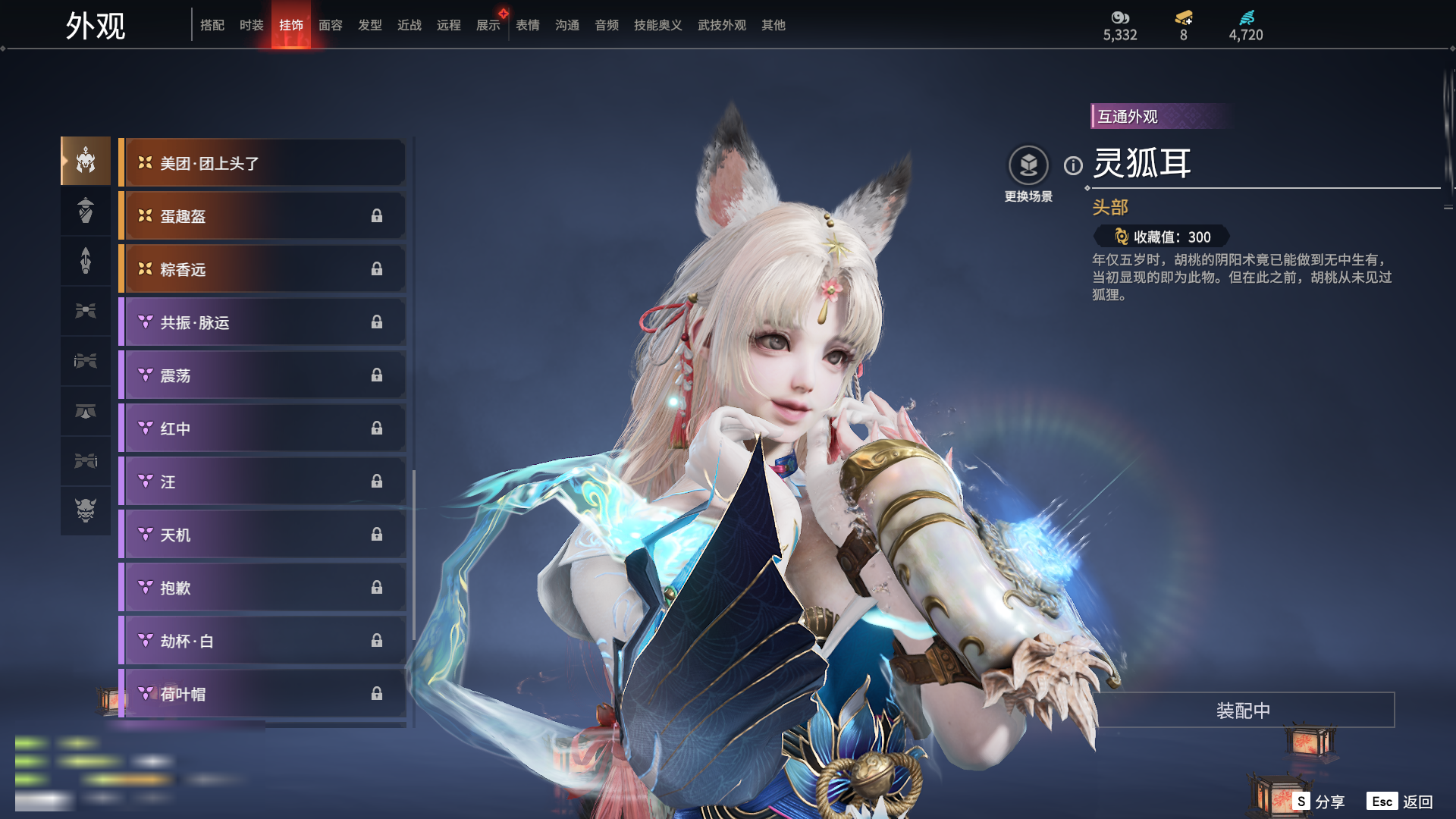Open the info icon beside 灵狐耳
Viewport: 1456px width, 819px height.
[1073, 165]
